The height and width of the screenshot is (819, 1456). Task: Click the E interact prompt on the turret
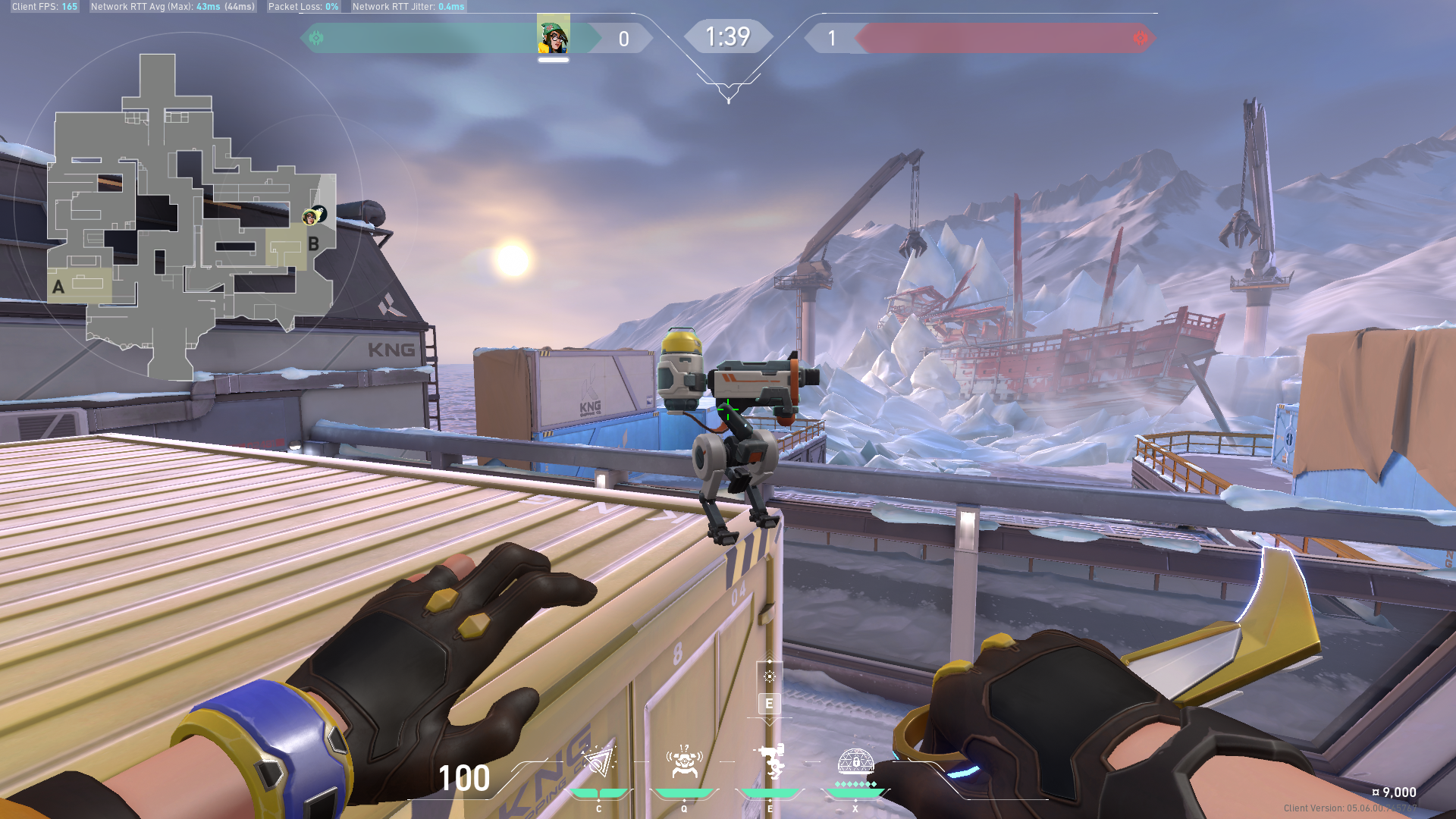(x=769, y=704)
